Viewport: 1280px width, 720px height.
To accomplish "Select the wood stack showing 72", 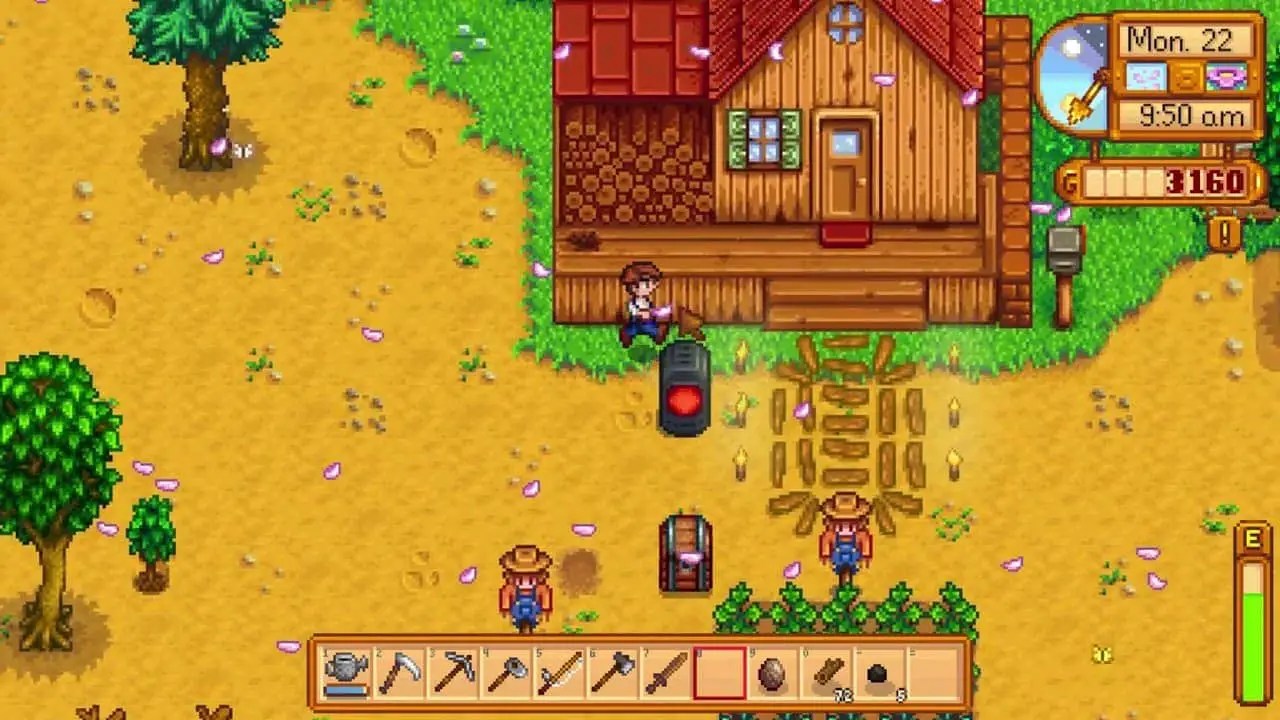I will point(829,673).
